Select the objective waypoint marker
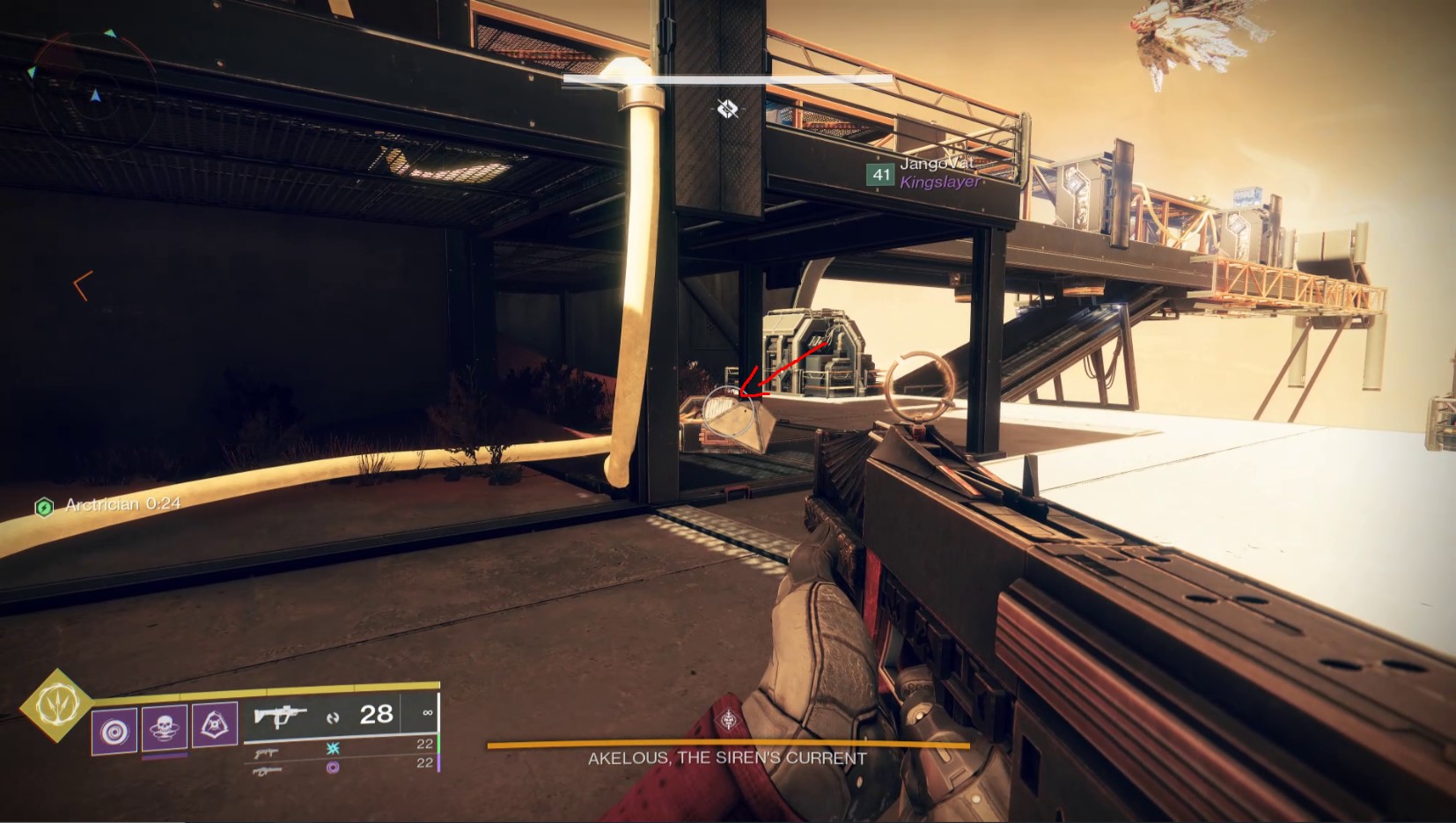 point(727,108)
